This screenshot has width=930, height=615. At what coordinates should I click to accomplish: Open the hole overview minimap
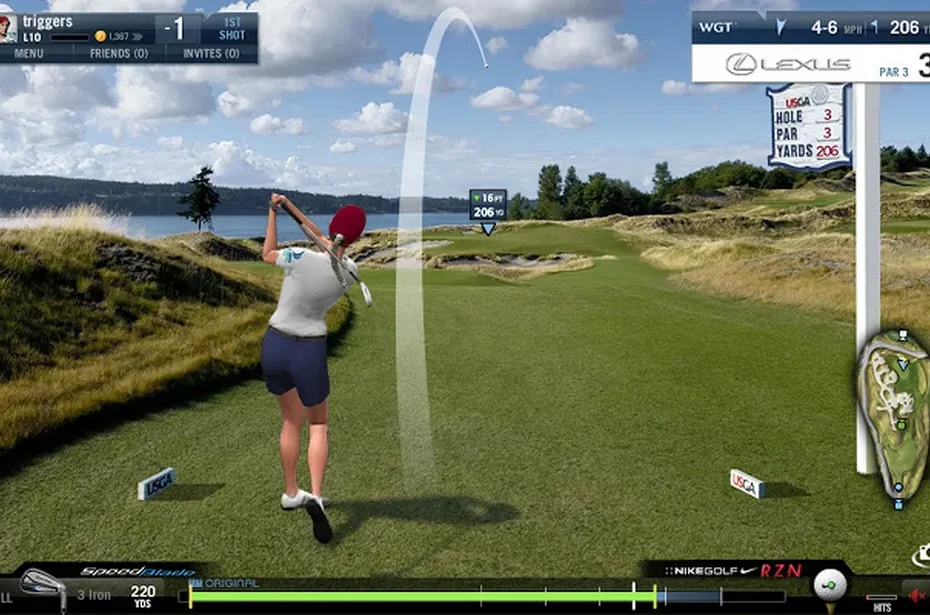click(895, 415)
